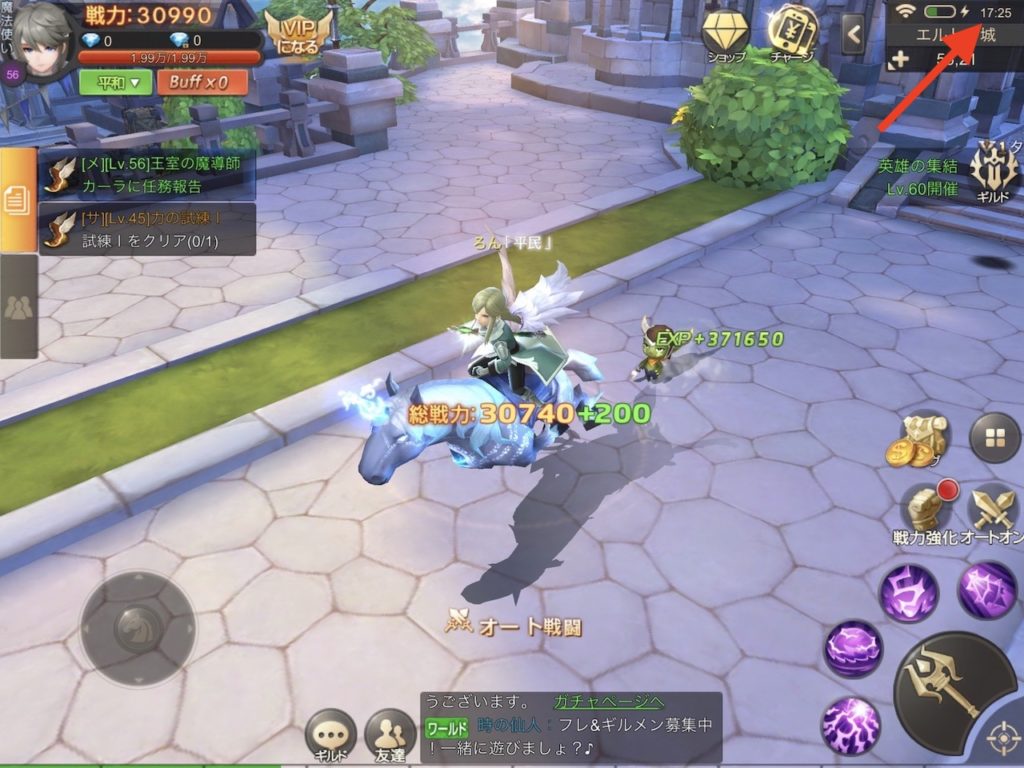This screenshot has width=1024, height=768.
Task: Open the 友達 friends button
Action: coord(390,736)
